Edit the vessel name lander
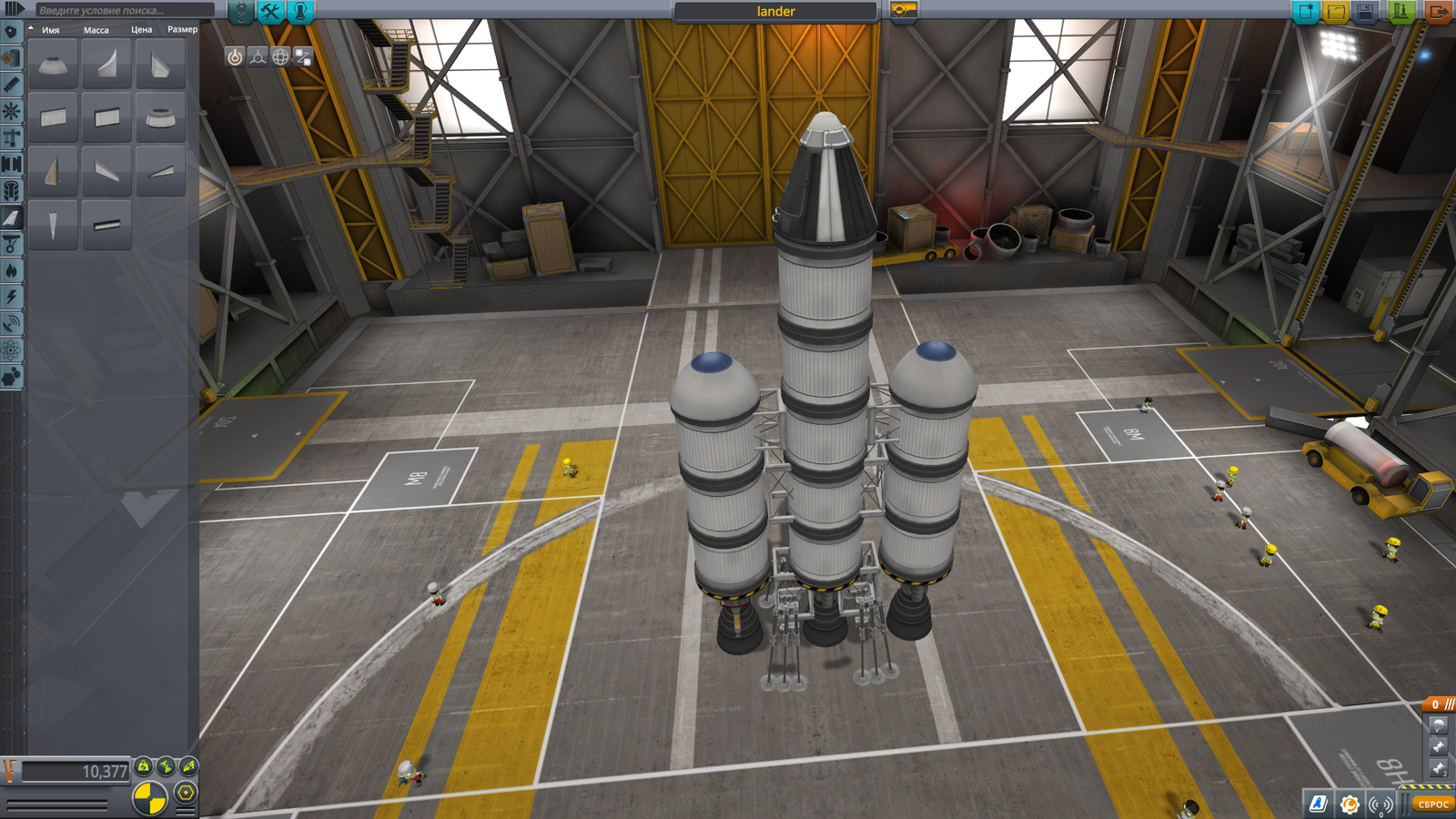 click(775, 11)
